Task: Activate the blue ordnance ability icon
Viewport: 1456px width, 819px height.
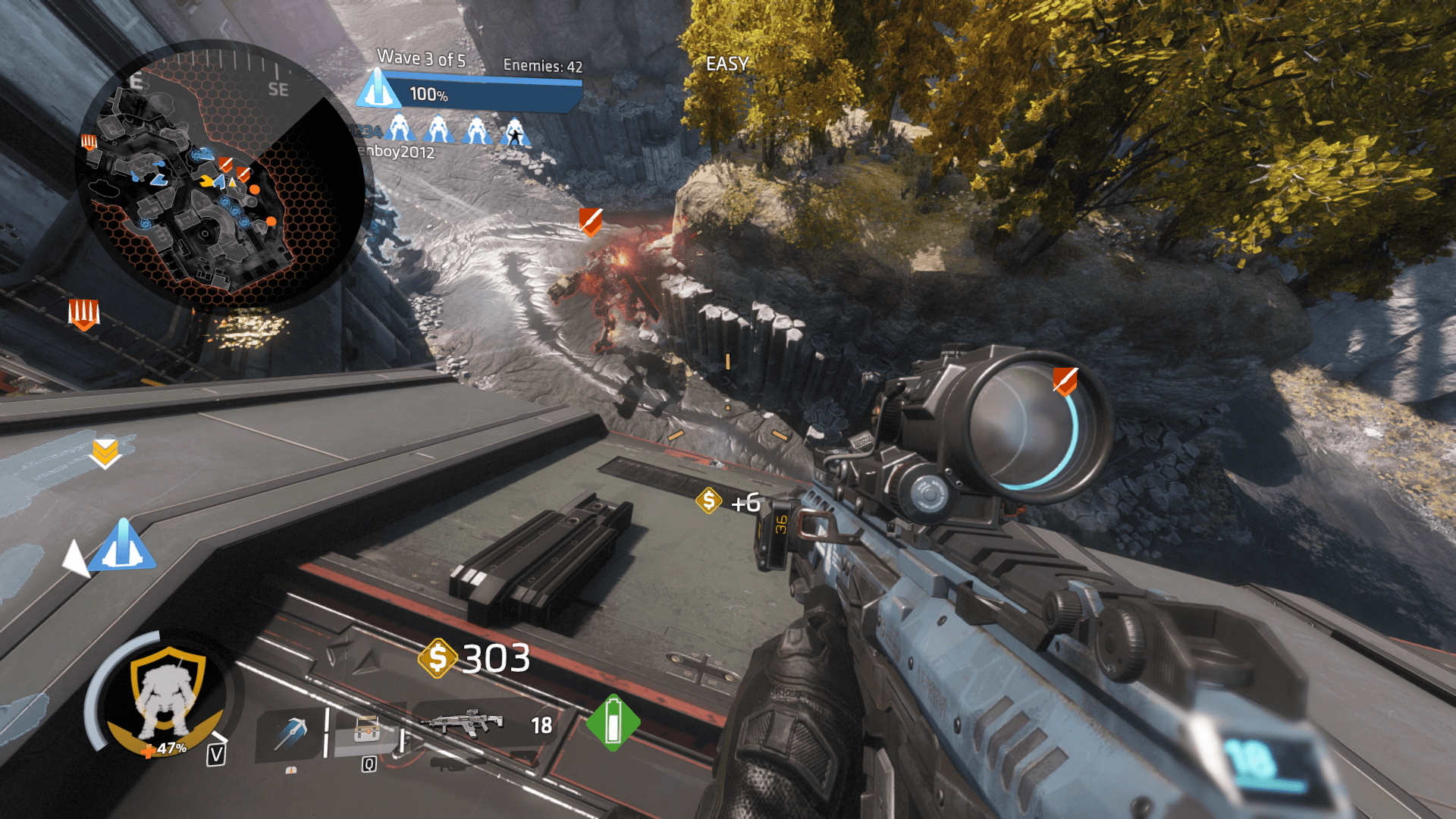Action: point(290,733)
